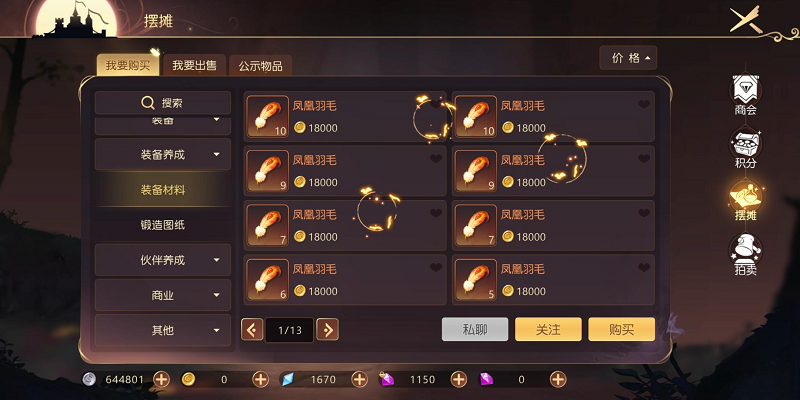This screenshot has height=400, width=800.
Task: Buy the item with 购买 button
Action: tap(621, 329)
